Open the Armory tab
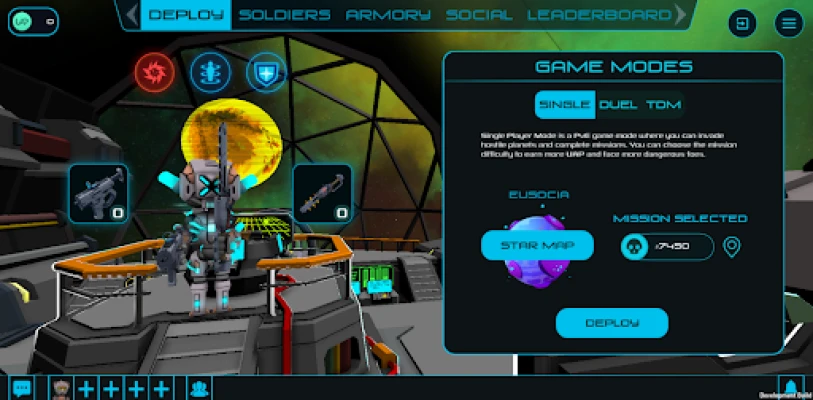The height and width of the screenshot is (400, 813). coord(388,15)
